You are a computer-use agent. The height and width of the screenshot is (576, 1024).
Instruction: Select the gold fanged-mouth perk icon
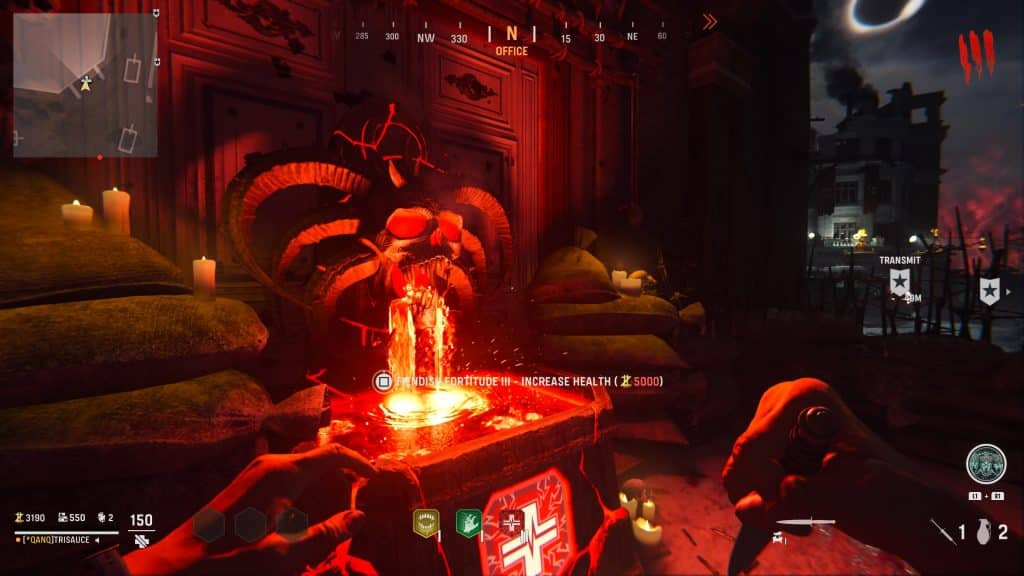426,522
